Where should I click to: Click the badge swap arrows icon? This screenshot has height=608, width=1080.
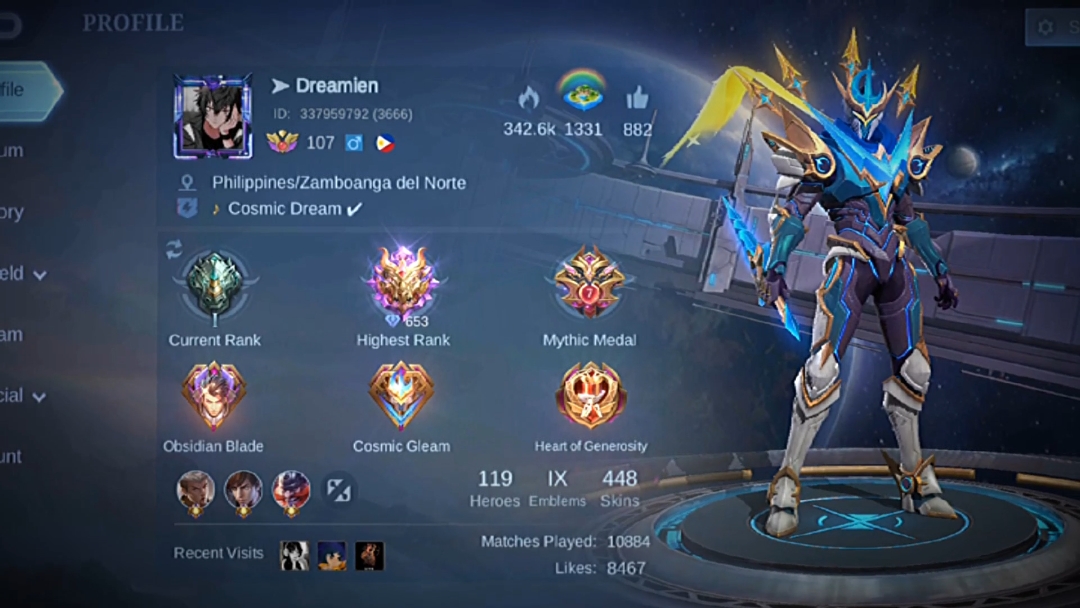174,249
